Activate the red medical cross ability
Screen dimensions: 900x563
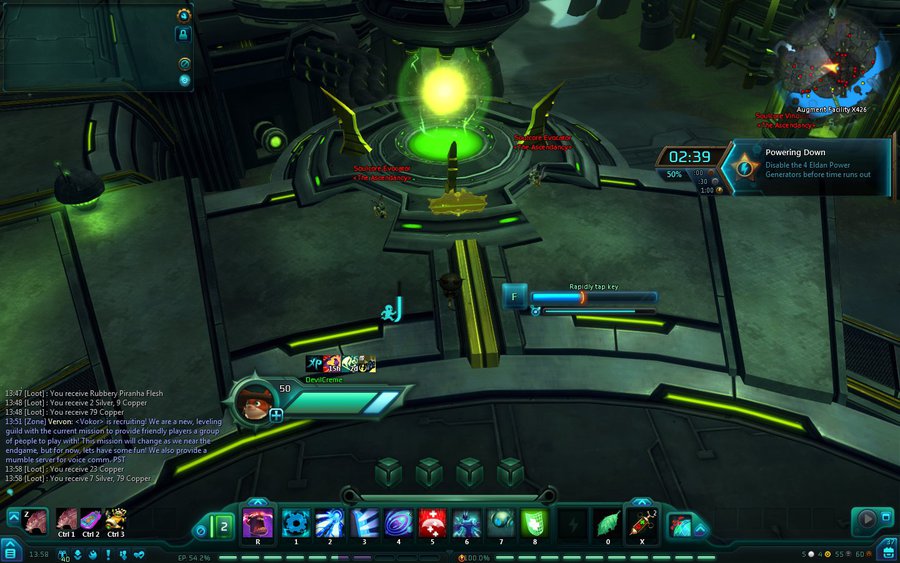point(432,523)
